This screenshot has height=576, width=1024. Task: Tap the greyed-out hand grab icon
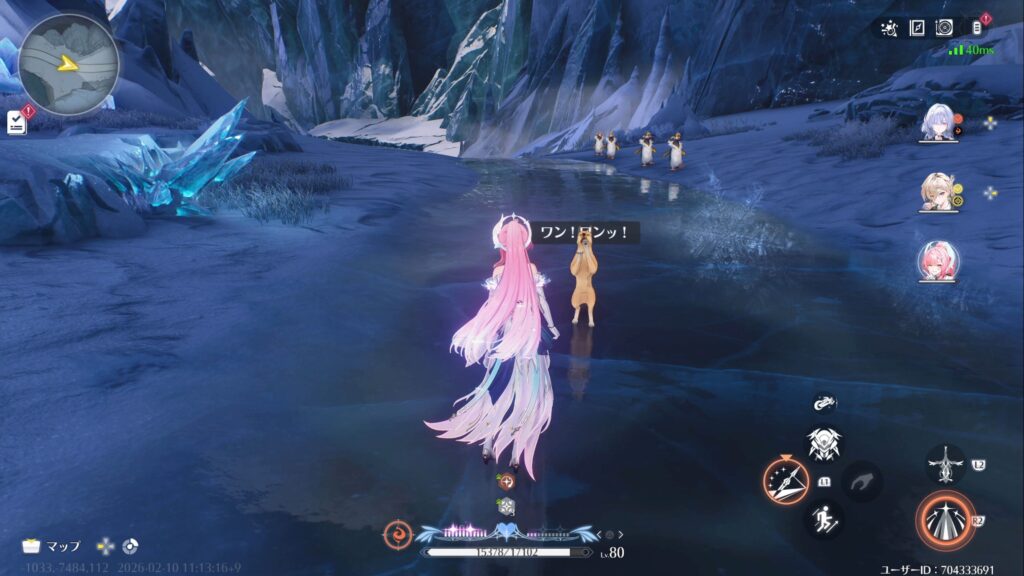861,481
